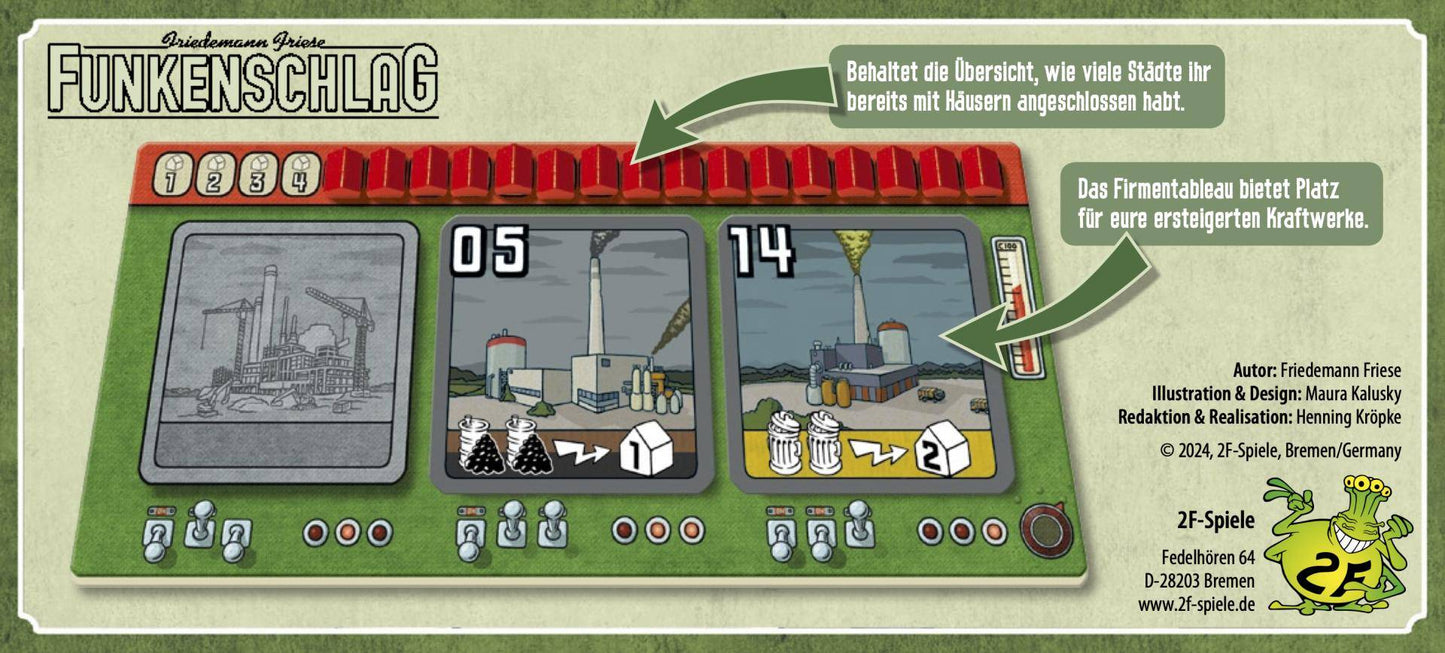Open the www.2f-spiele.de website link
The height and width of the screenshot is (653, 1445).
[1196, 604]
